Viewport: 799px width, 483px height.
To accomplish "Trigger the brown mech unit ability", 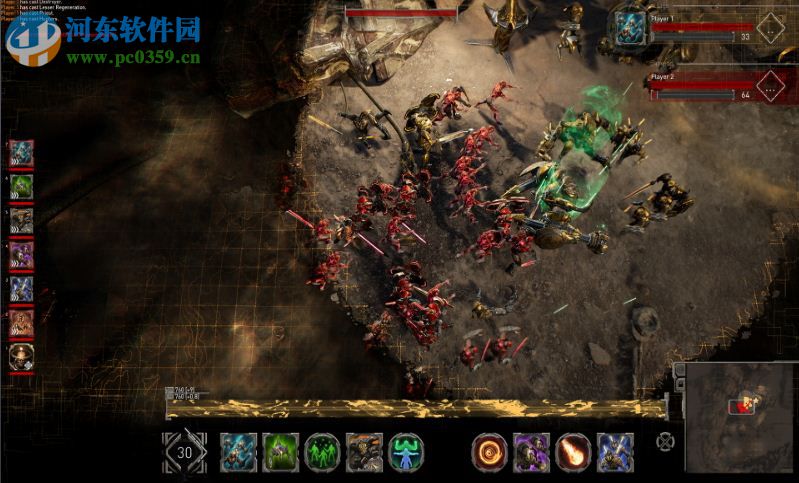I will click(364, 452).
